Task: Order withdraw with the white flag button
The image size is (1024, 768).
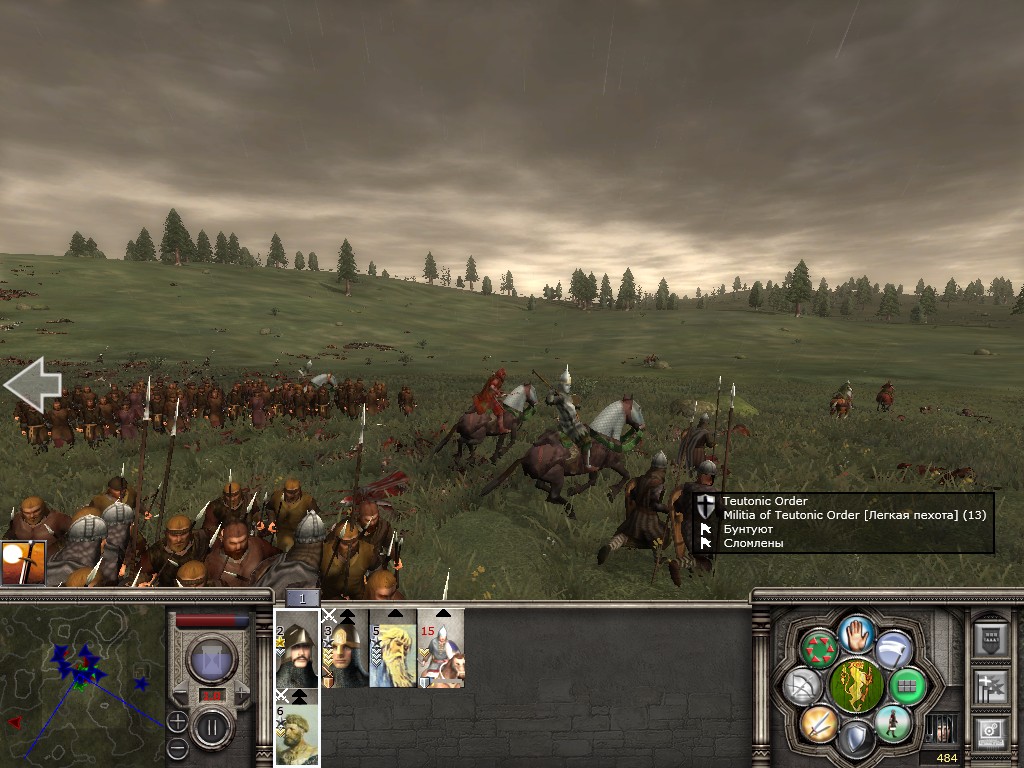Action: (x=894, y=649)
